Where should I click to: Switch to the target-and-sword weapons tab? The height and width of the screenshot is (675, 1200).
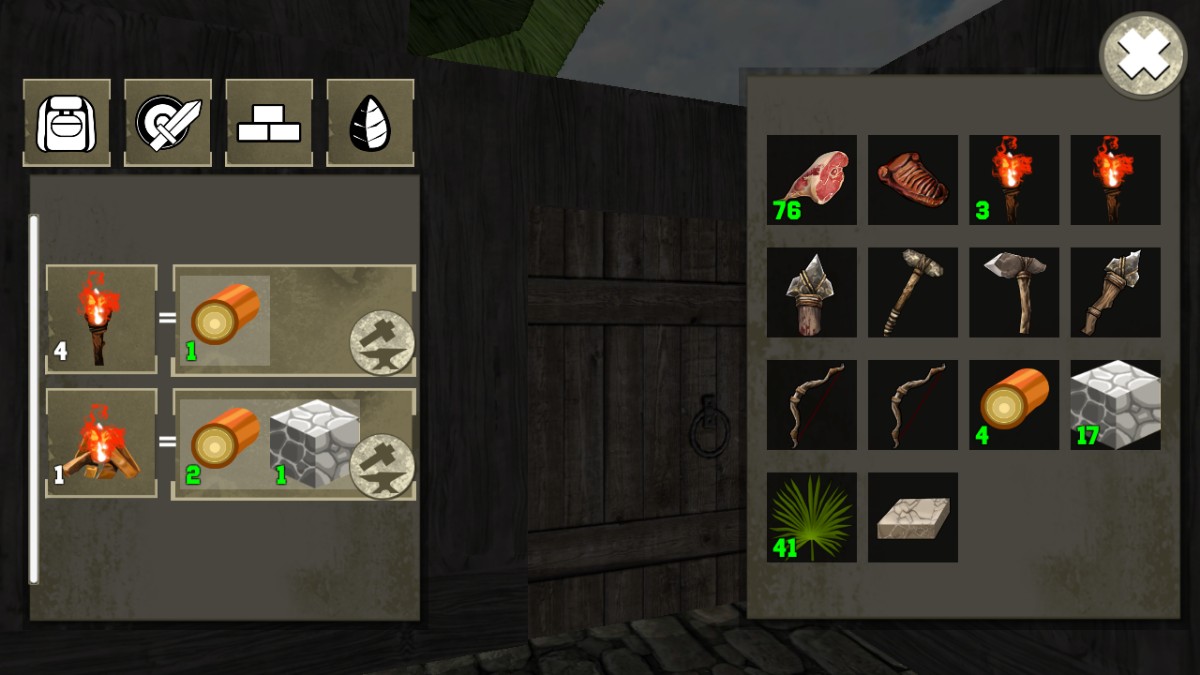coord(168,122)
